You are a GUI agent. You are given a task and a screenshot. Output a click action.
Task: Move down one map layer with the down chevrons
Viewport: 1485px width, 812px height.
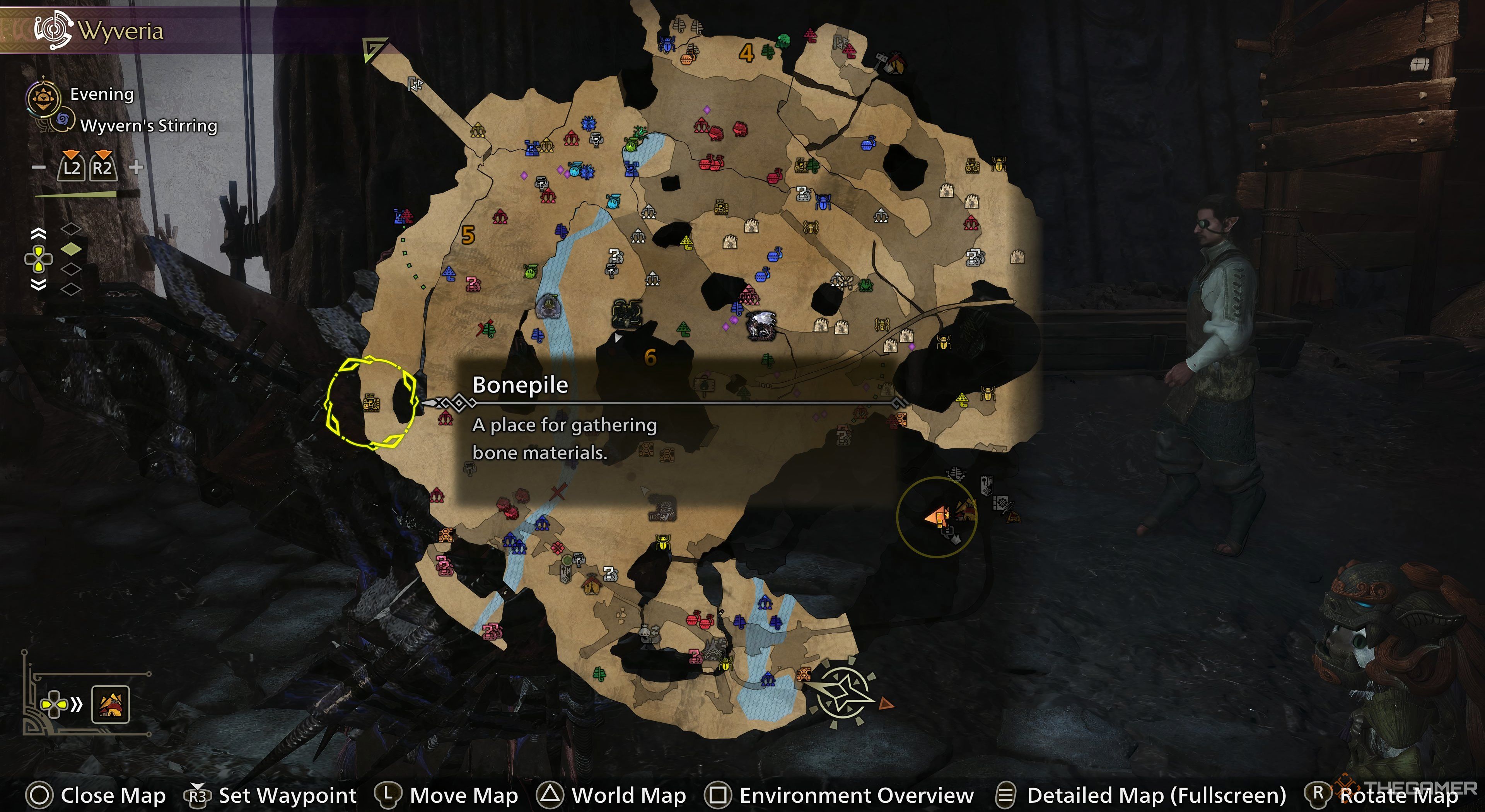[39, 284]
